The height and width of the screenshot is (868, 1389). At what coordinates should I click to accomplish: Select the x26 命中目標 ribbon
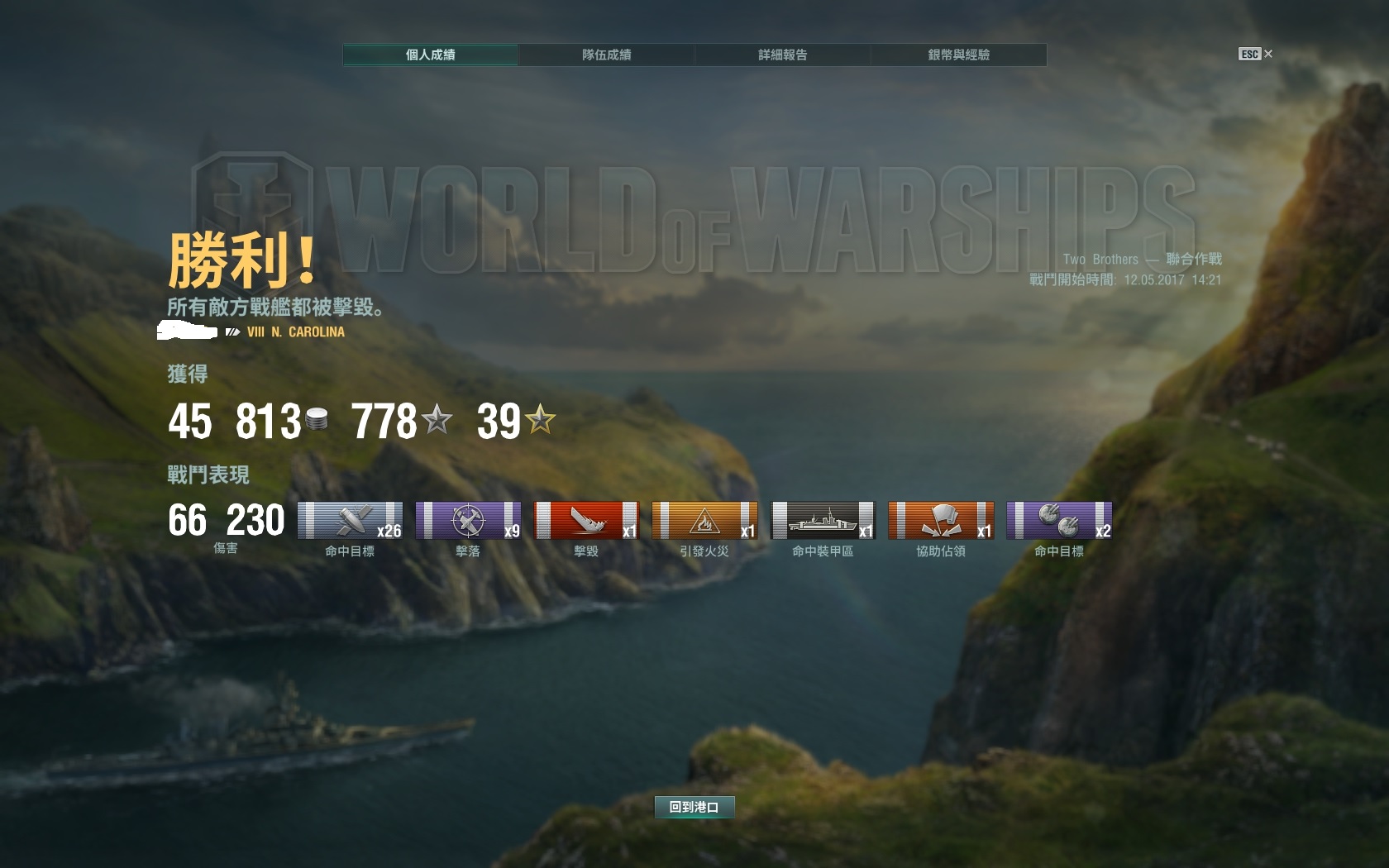tap(350, 521)
